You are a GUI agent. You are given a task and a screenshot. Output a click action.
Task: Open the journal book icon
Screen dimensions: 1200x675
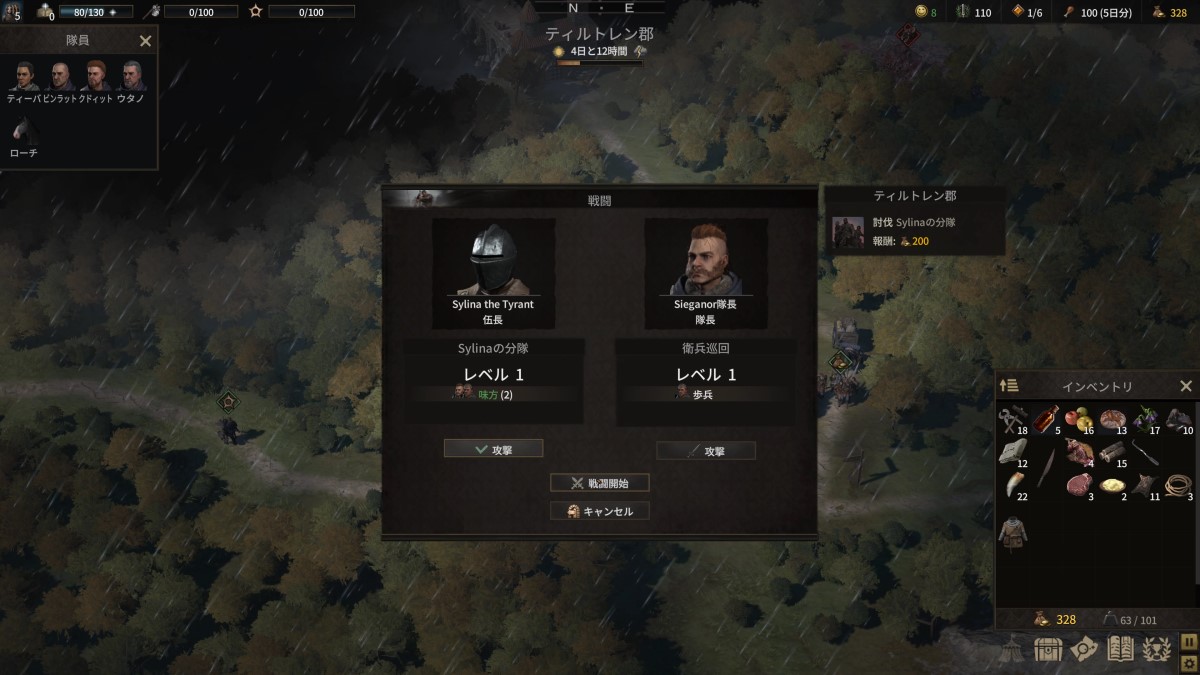(1121, 650)
